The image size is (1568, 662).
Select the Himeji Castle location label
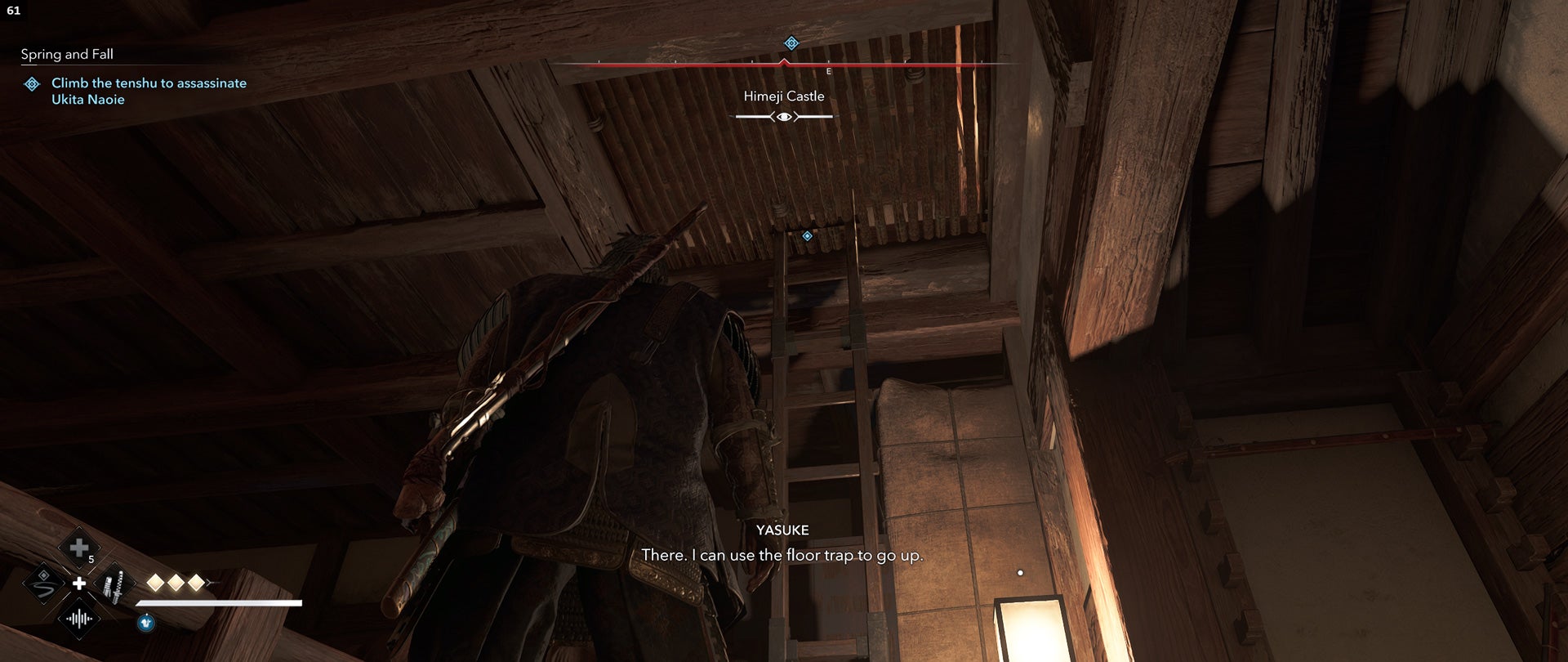tap(783, 96)
